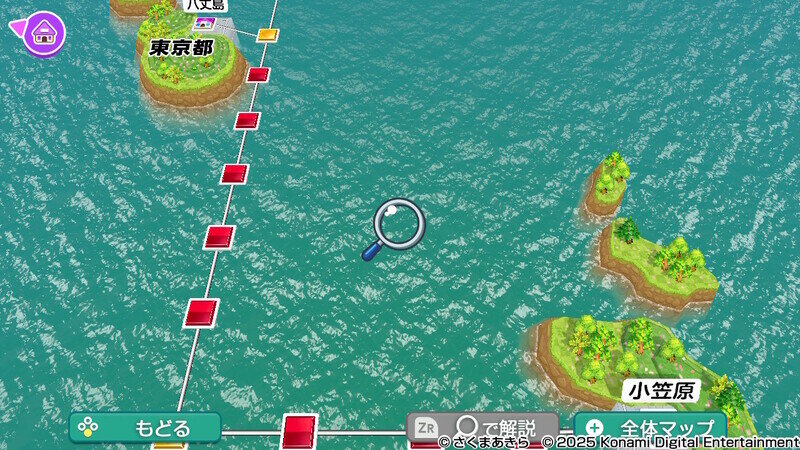
Task: Select the 八丈島 station square
Action: click(206, 23)
